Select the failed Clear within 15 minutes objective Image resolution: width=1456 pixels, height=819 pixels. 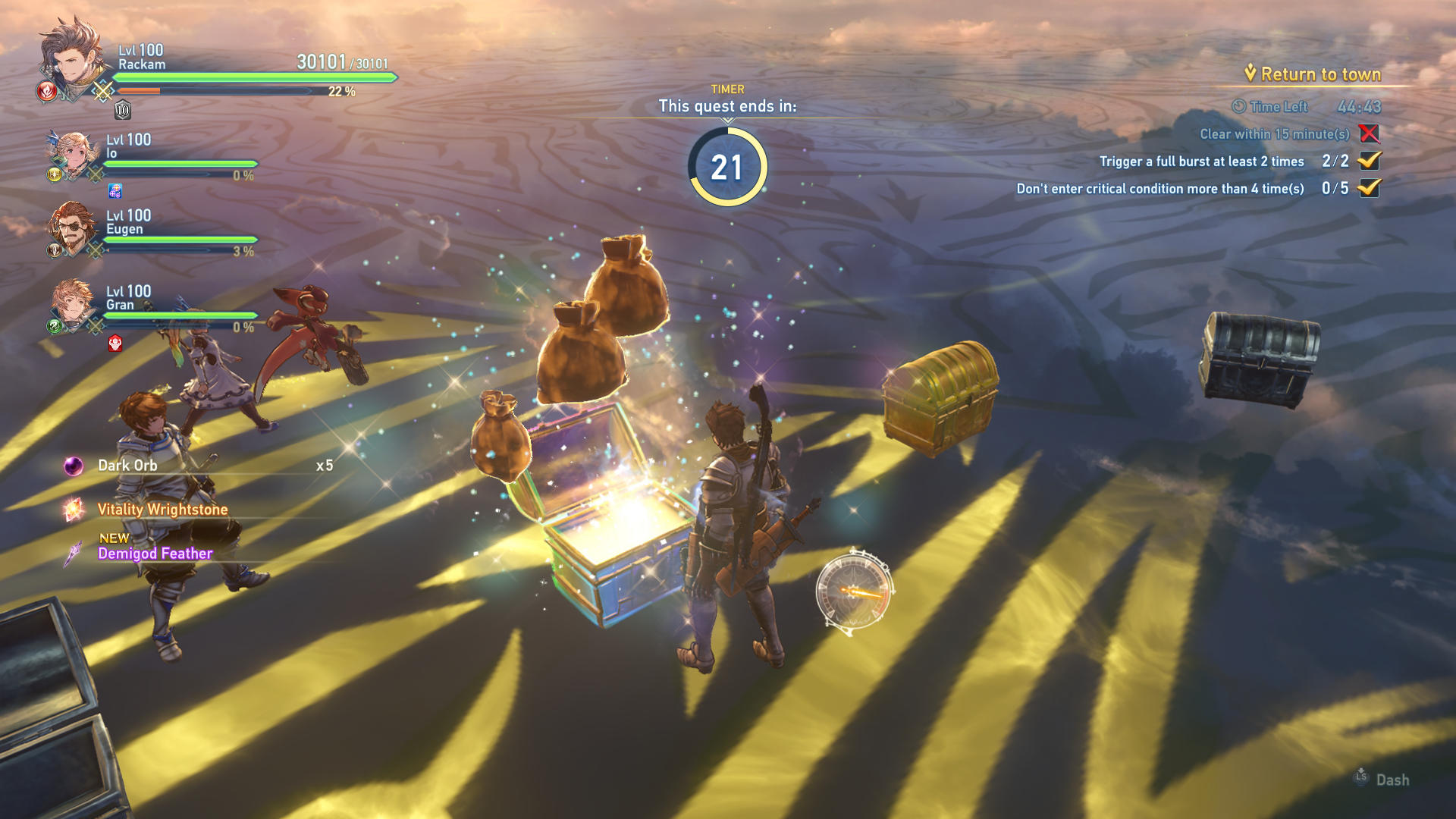(1274, 134)
